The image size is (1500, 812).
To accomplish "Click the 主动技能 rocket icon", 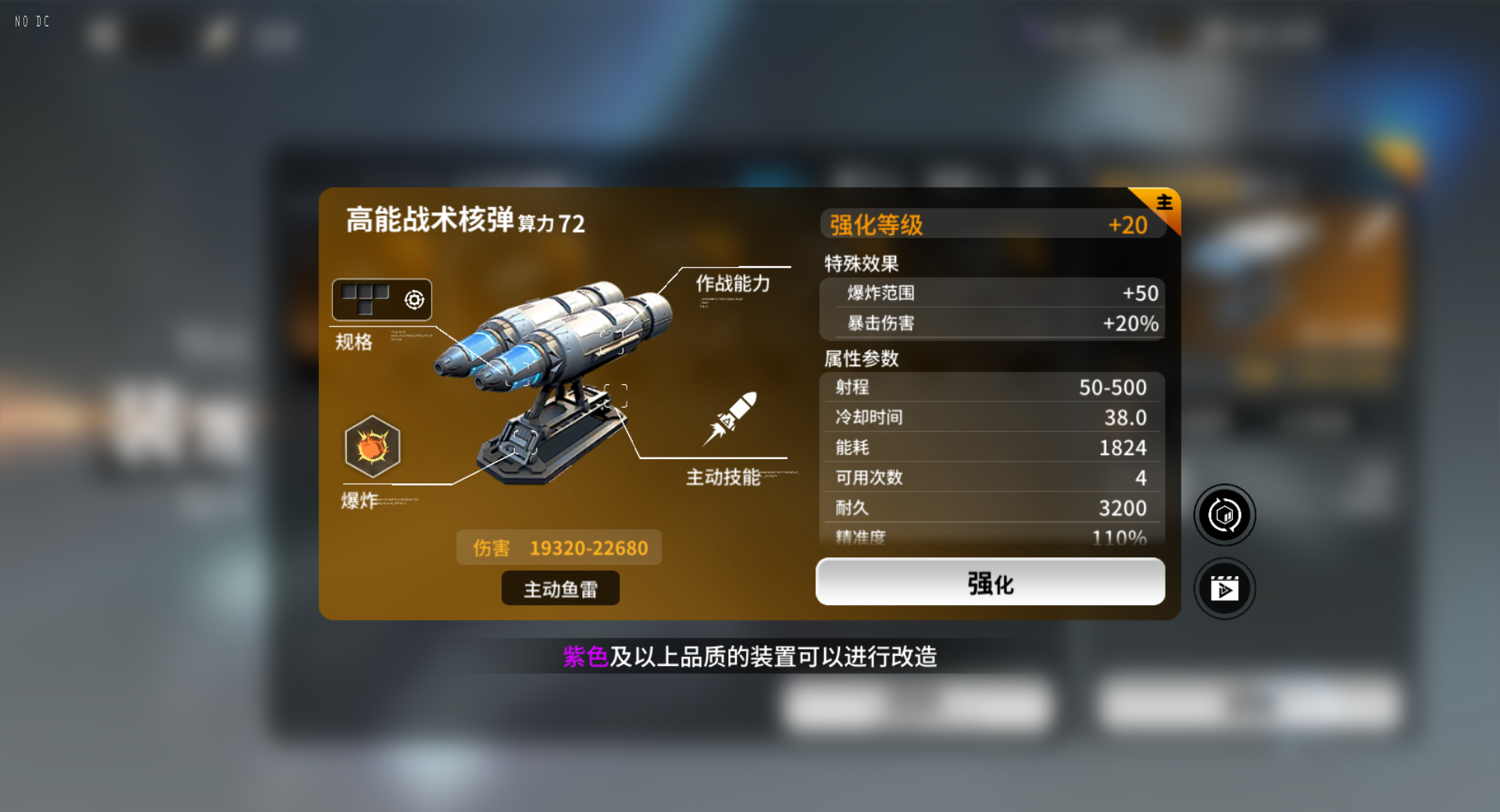I will coord(737,418).
